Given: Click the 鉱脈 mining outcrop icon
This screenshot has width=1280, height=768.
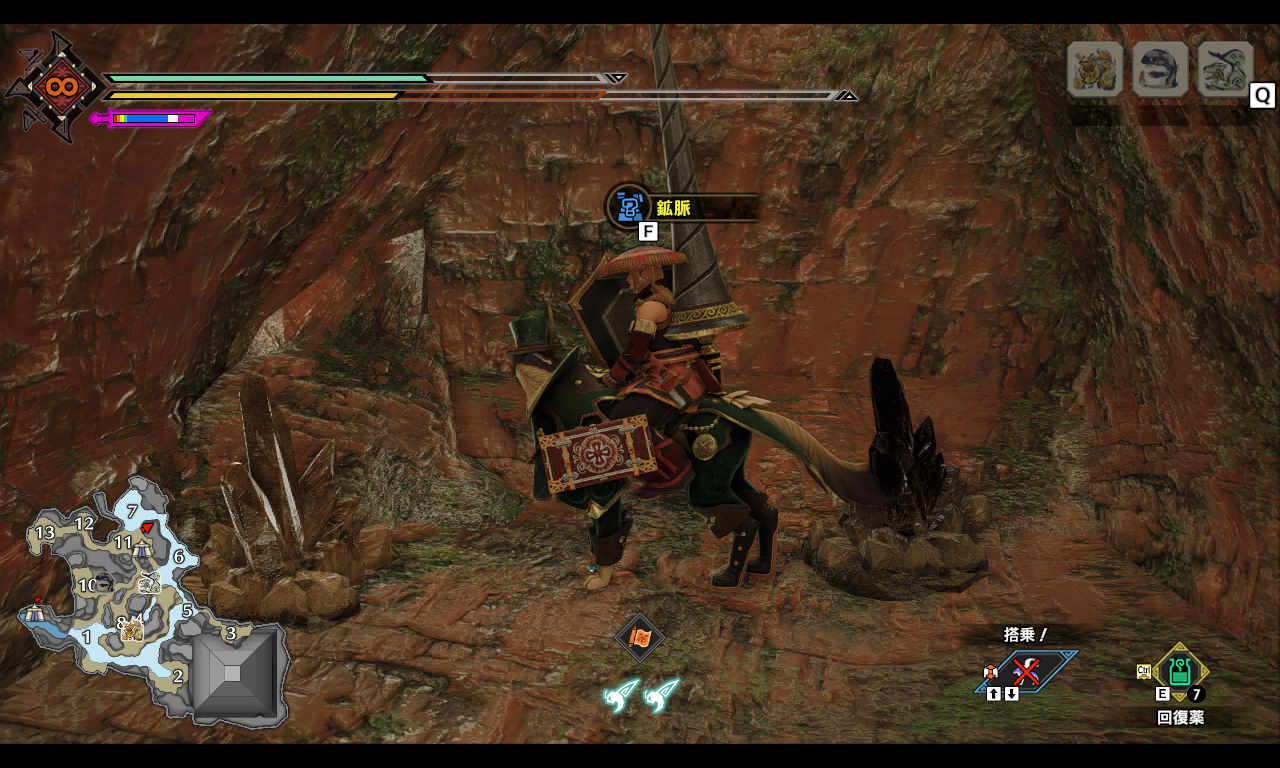Looking at the screenshot, I should (629, 207).
